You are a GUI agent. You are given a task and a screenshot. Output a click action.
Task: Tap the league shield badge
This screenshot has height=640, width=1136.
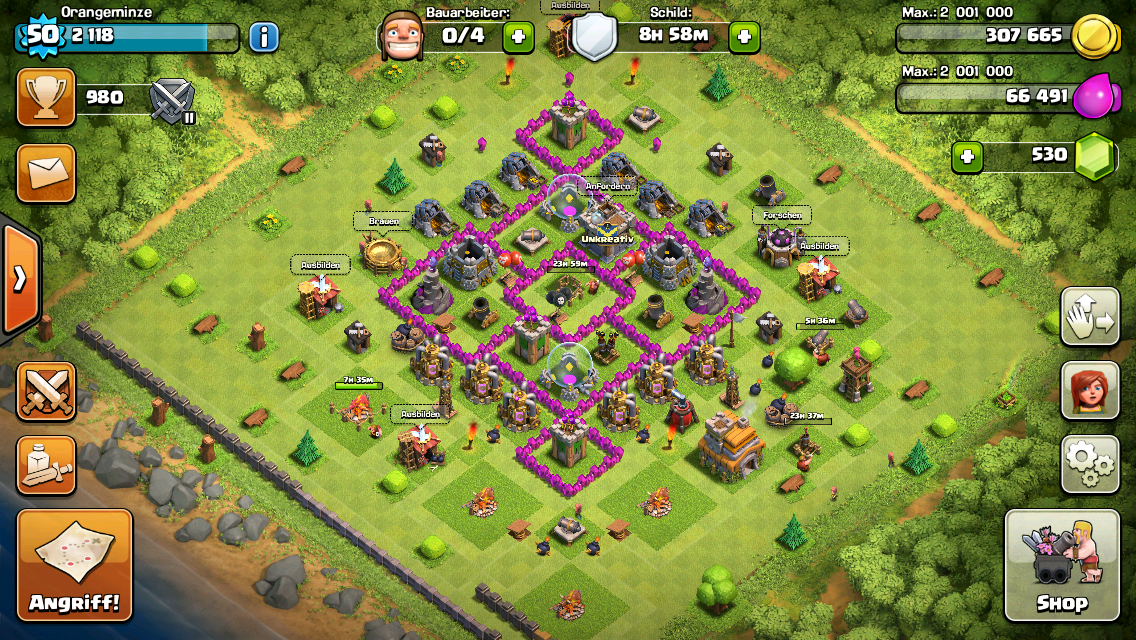[171, 100]
